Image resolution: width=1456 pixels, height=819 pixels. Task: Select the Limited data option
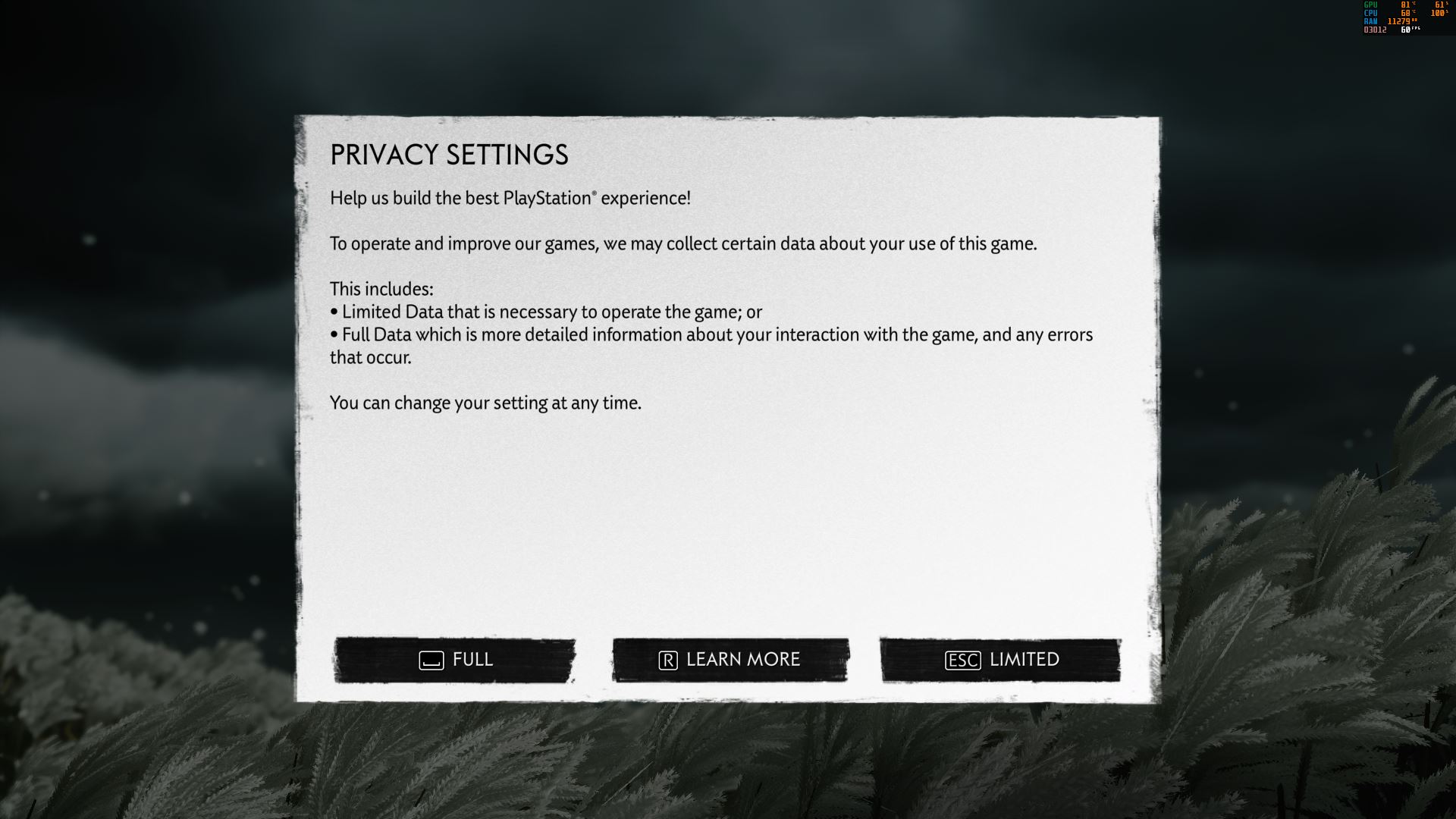1000,660
